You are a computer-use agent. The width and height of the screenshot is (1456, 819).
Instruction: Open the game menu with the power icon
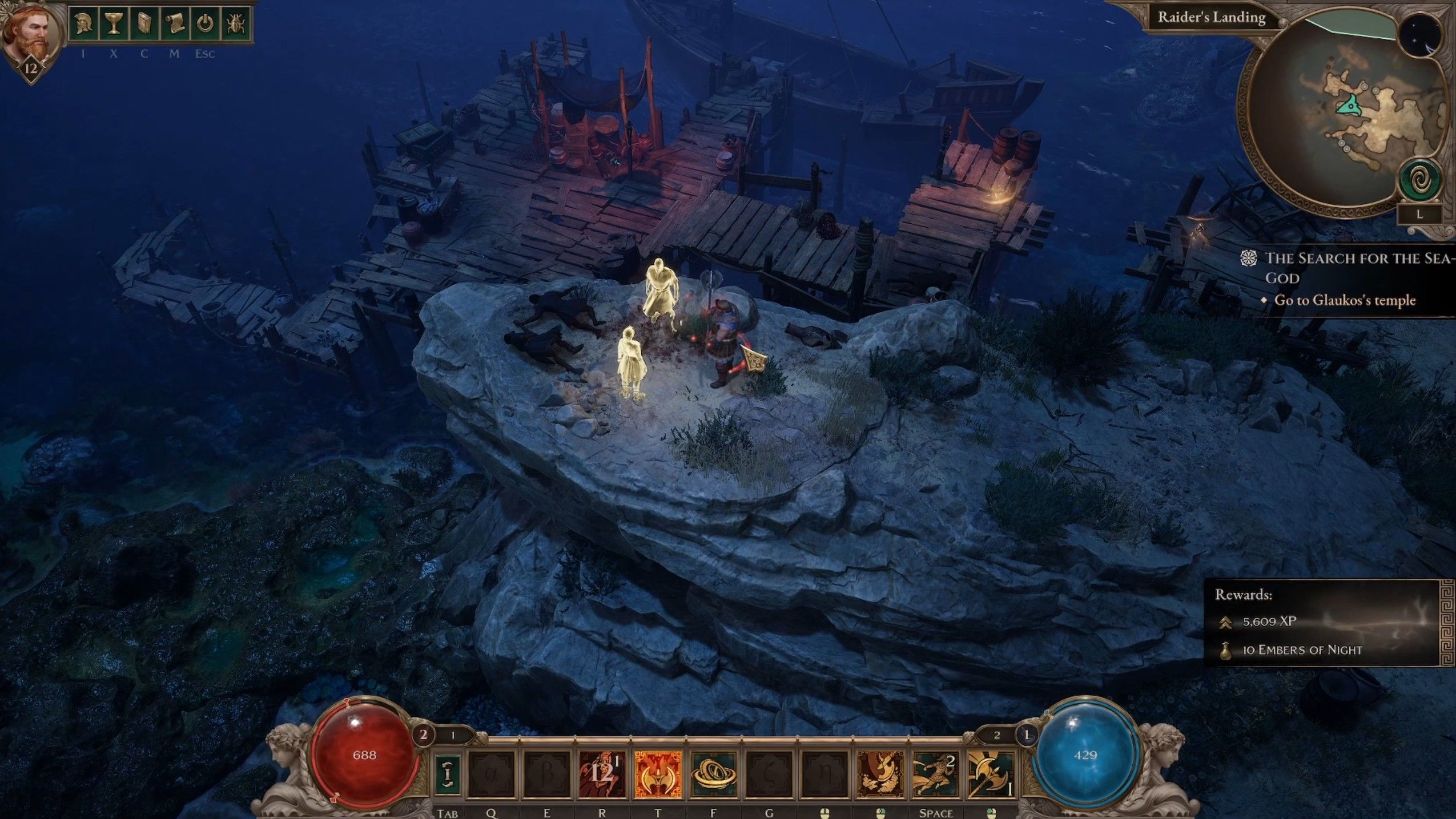point(206,25)
